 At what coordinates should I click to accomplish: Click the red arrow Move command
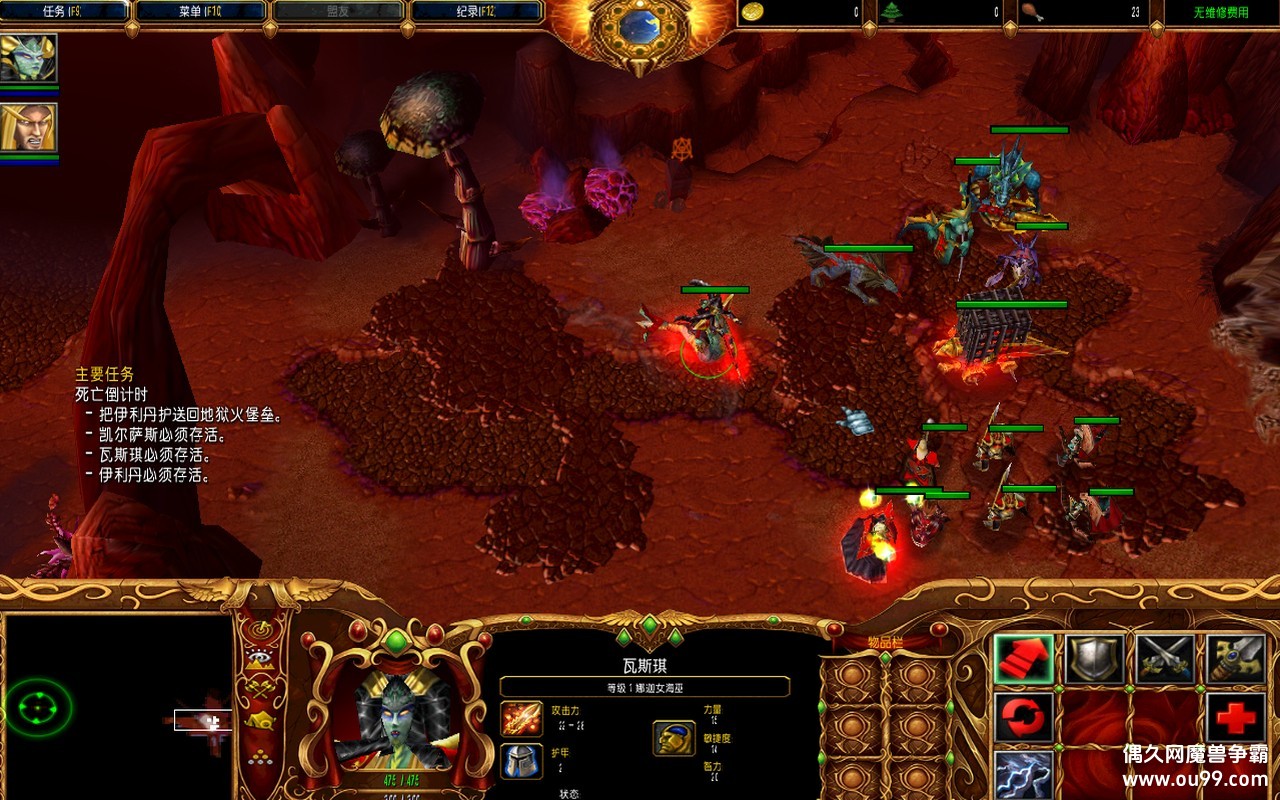click(1023, 660)
